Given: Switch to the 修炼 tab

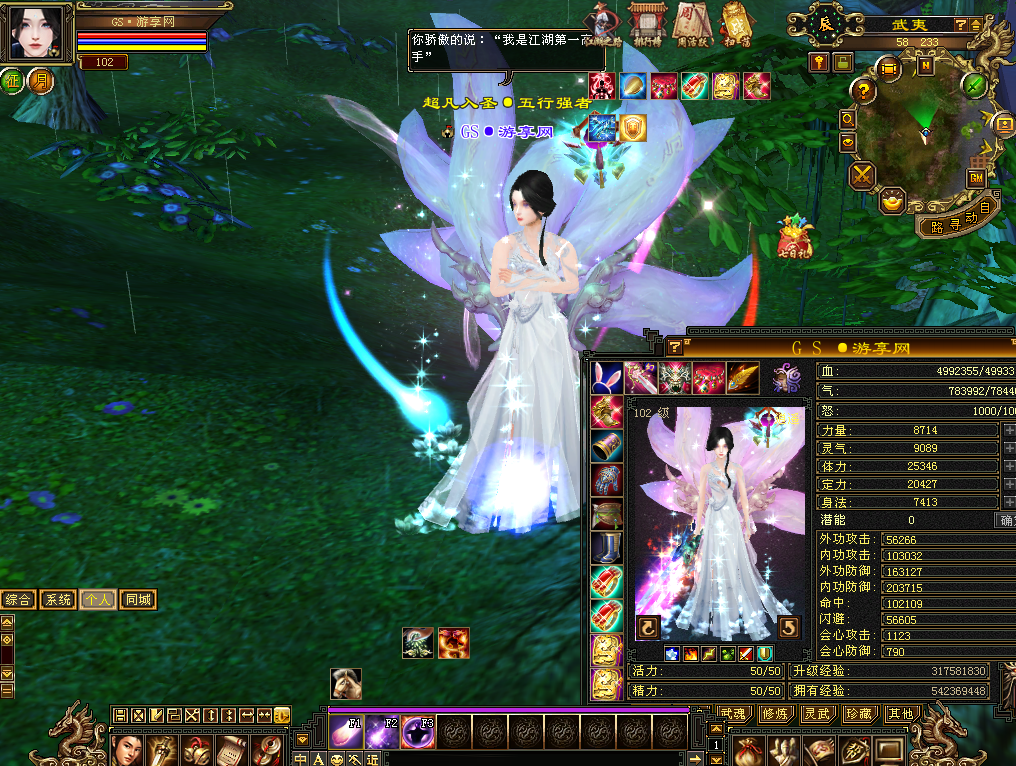Looking at the screenshot, I should click(x=774, y=713).
